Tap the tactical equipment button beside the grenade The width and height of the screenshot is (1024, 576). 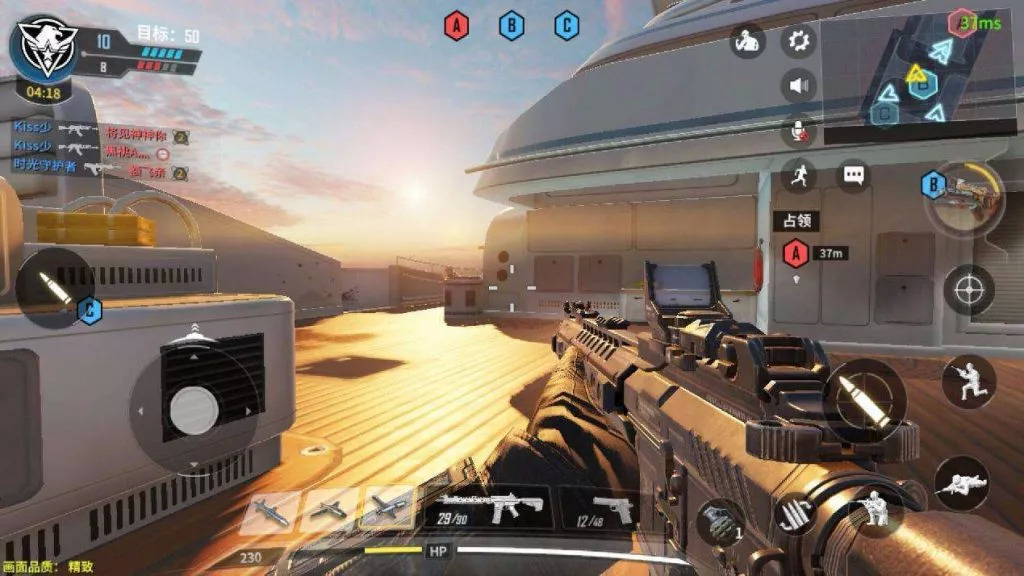coord(797,514)
